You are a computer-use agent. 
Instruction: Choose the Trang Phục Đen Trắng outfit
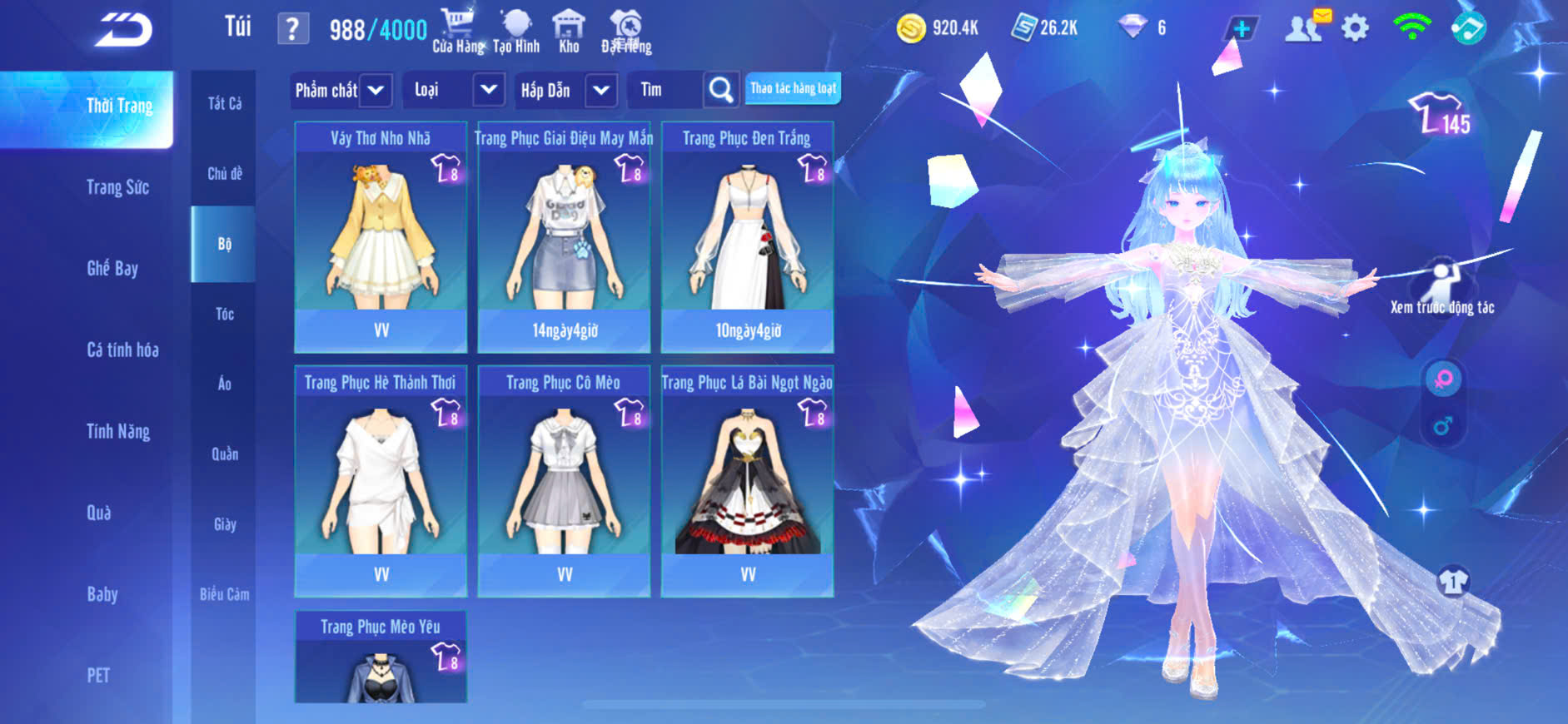[747, 237]
